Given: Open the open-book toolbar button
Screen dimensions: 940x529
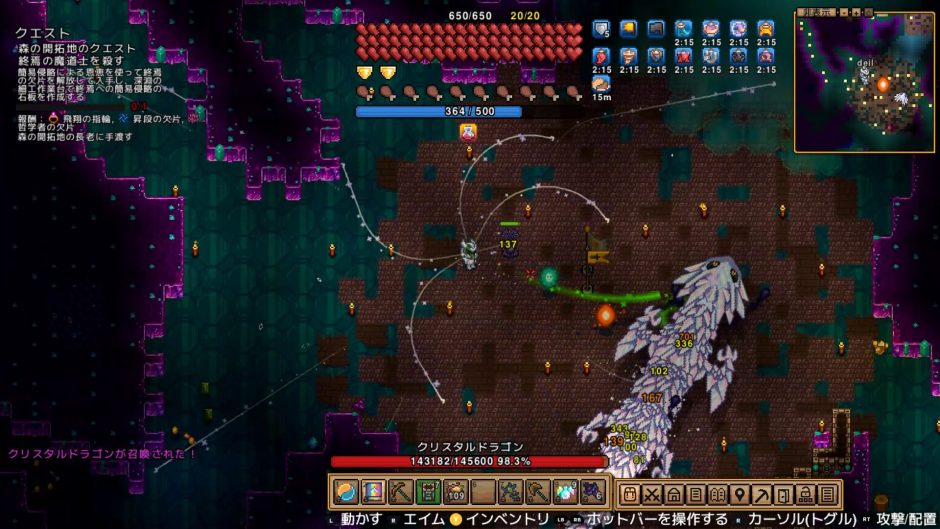Looking at the screenshot, I should (718, 494).
